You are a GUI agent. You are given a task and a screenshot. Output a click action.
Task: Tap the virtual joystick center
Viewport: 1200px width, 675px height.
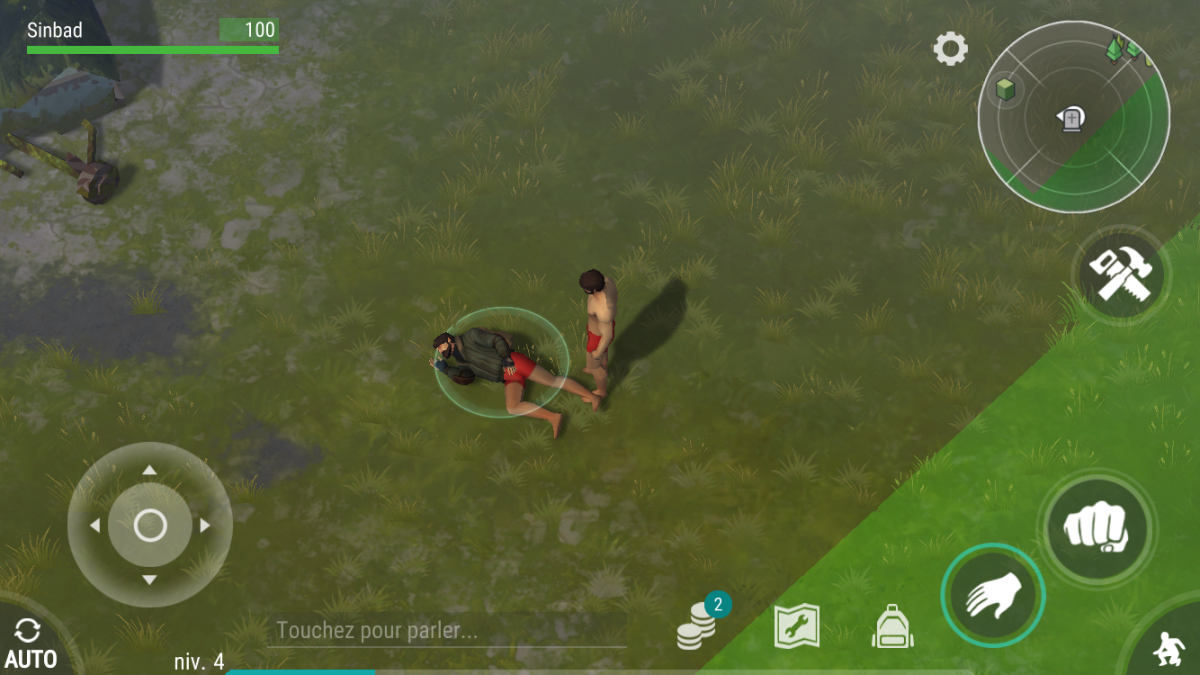pos(150,525)
